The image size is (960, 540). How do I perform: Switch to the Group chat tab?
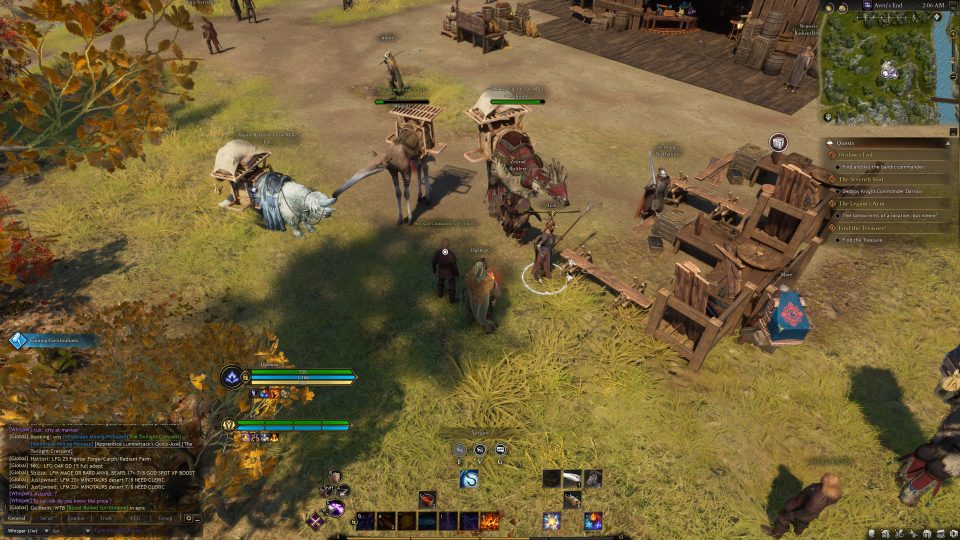164,518
